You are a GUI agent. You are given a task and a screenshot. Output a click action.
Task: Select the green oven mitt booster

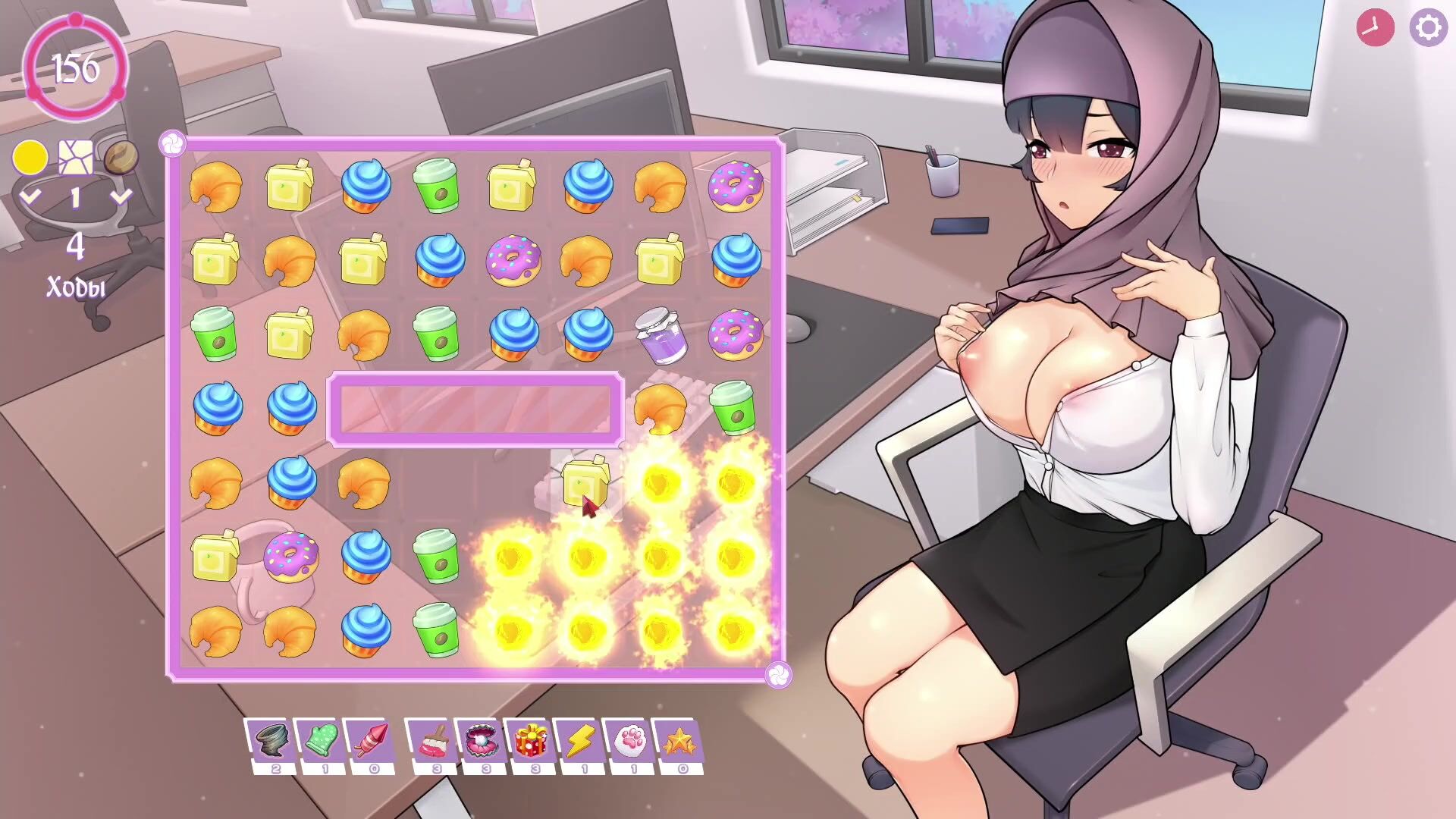(x=321, y=740)
